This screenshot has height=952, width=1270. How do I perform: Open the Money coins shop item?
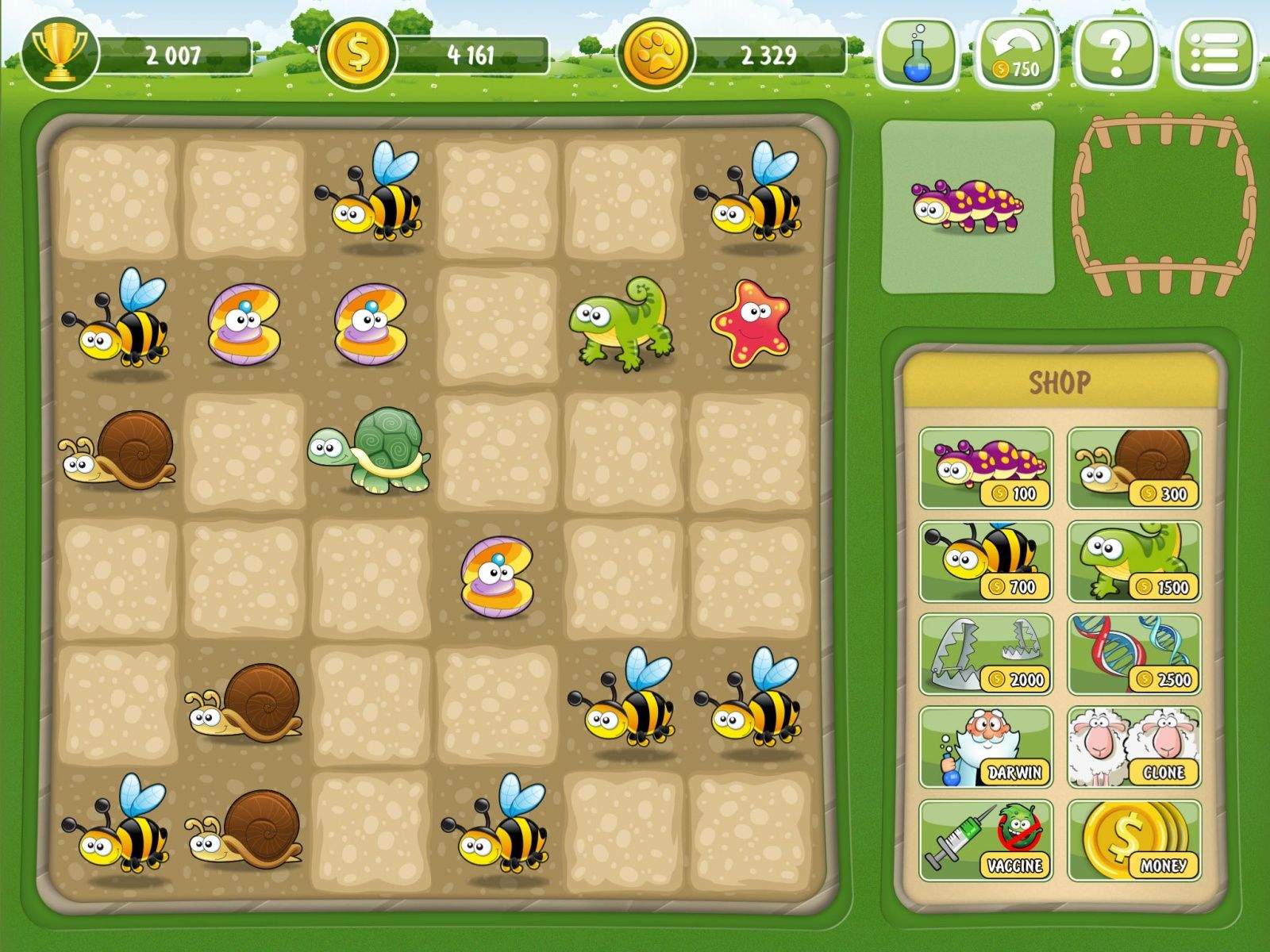coord(1134,840)
